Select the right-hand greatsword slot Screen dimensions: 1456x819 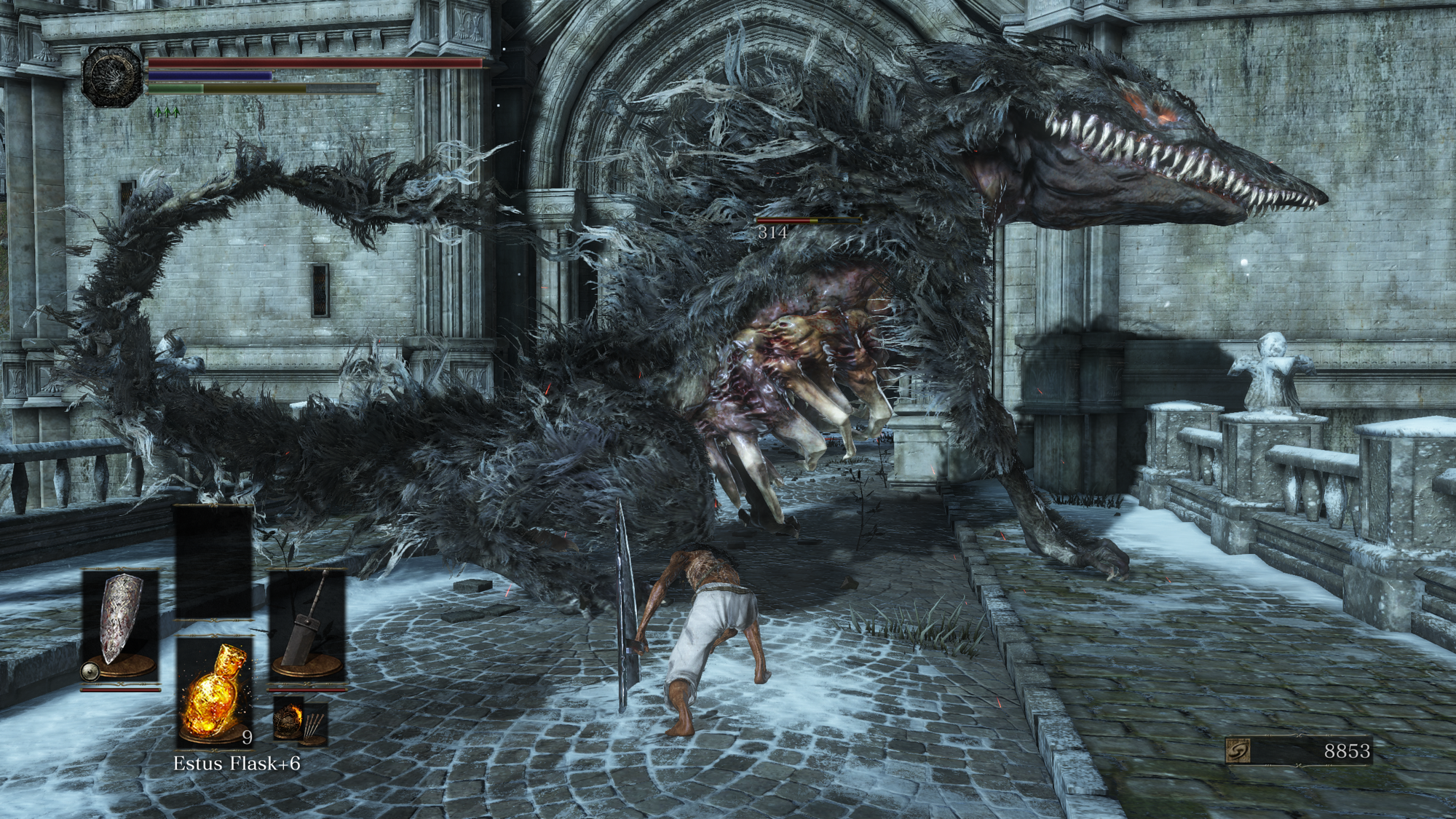pyautogui.click(x=306, y=624)
